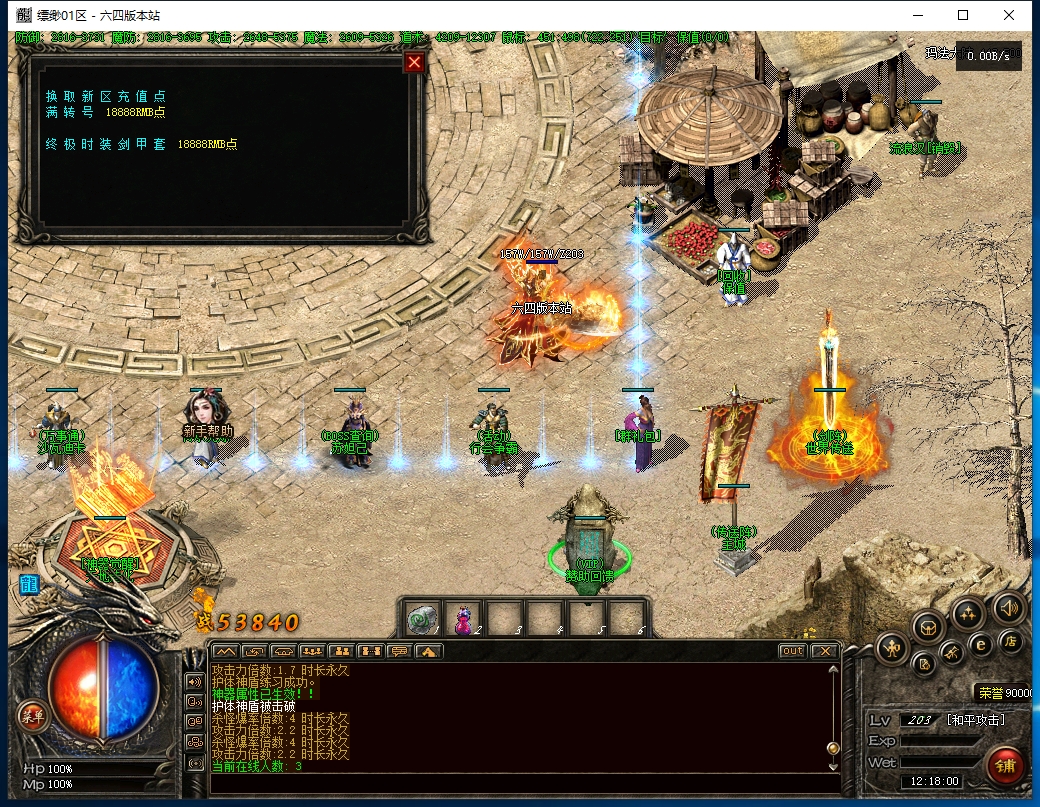Click the 'out' button on chat bar

click(792, 651)
